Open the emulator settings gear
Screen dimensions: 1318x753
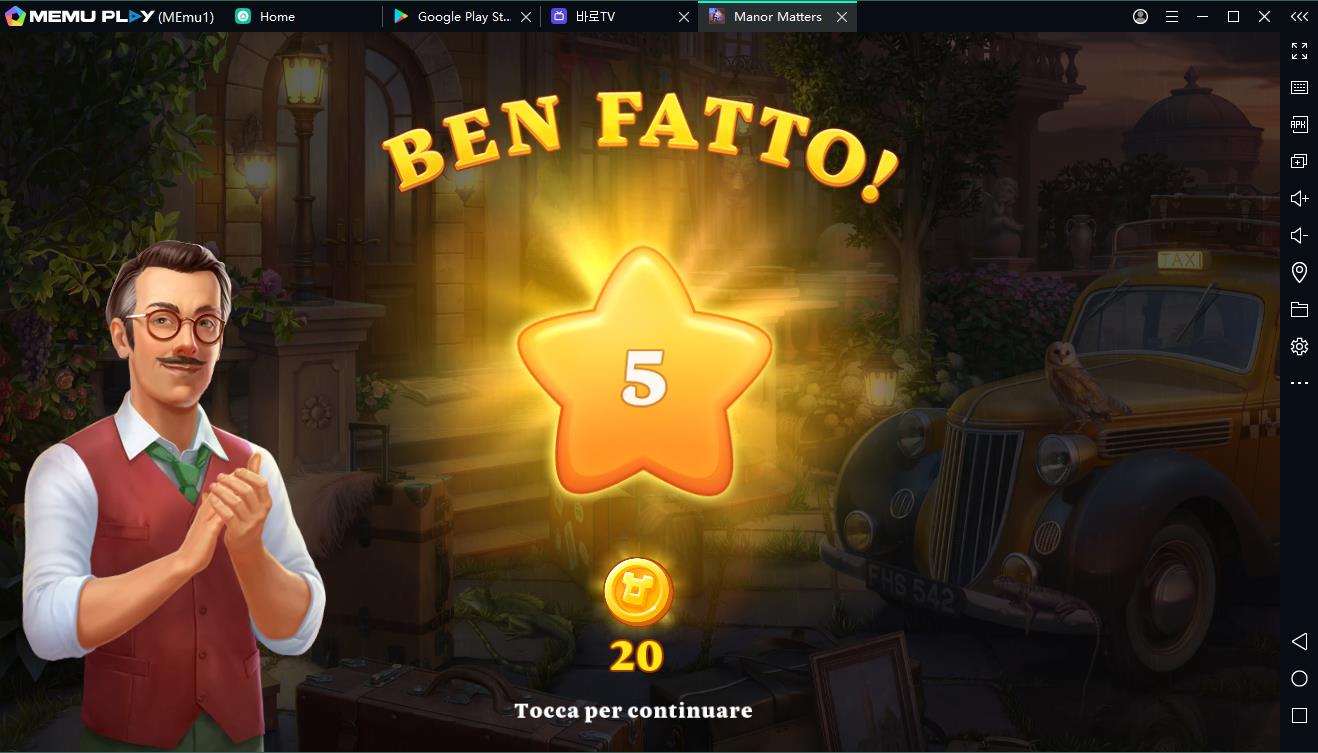point(1299,346)
